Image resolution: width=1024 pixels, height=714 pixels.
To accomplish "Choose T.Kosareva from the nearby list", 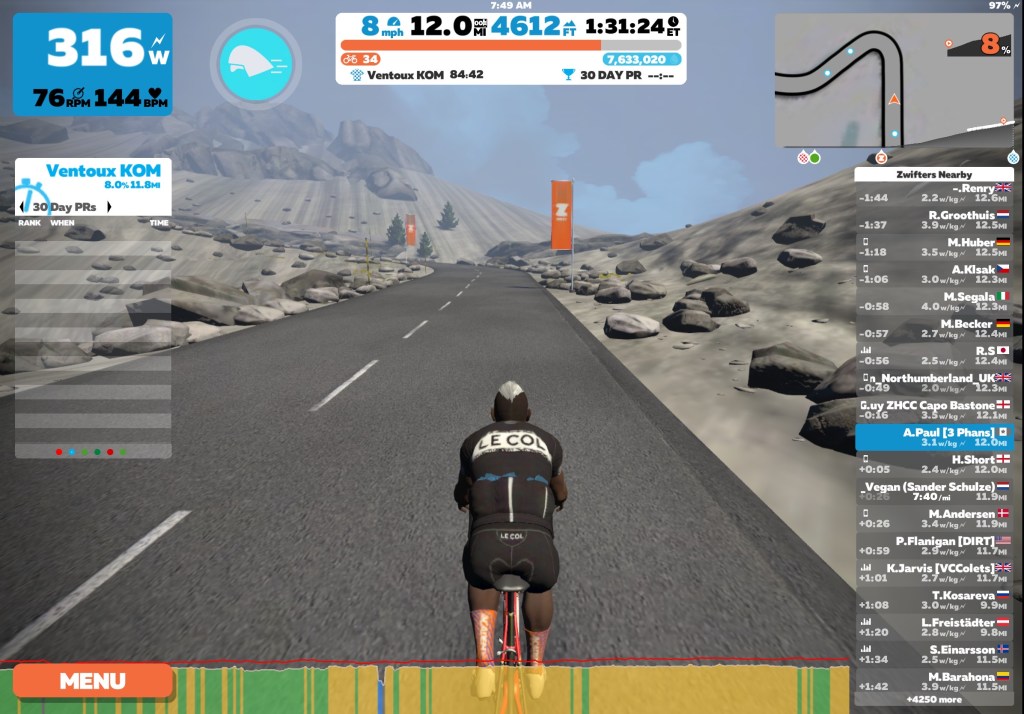I will 934,600.
